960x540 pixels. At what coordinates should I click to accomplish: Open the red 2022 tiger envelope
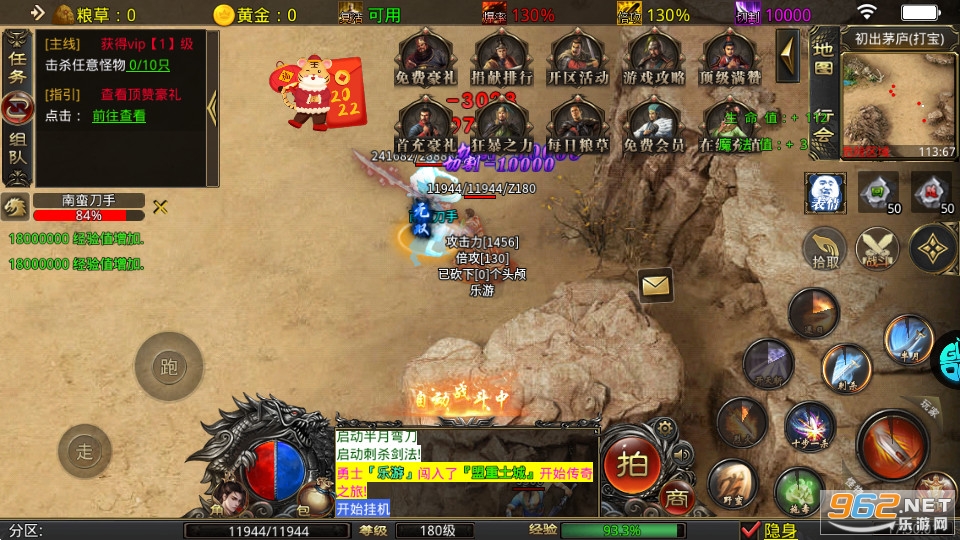tap(318, 93)
